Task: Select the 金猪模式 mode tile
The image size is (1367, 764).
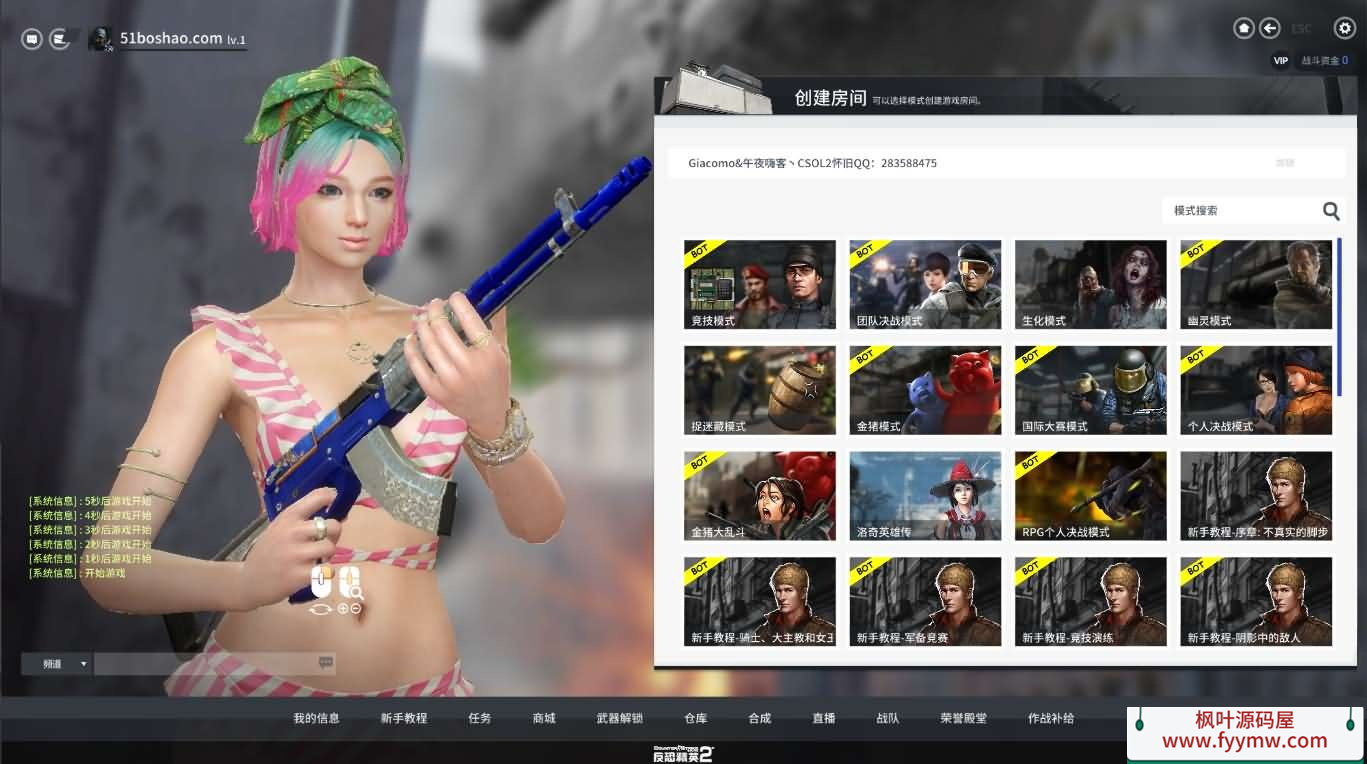Action: tap(925, 390)
